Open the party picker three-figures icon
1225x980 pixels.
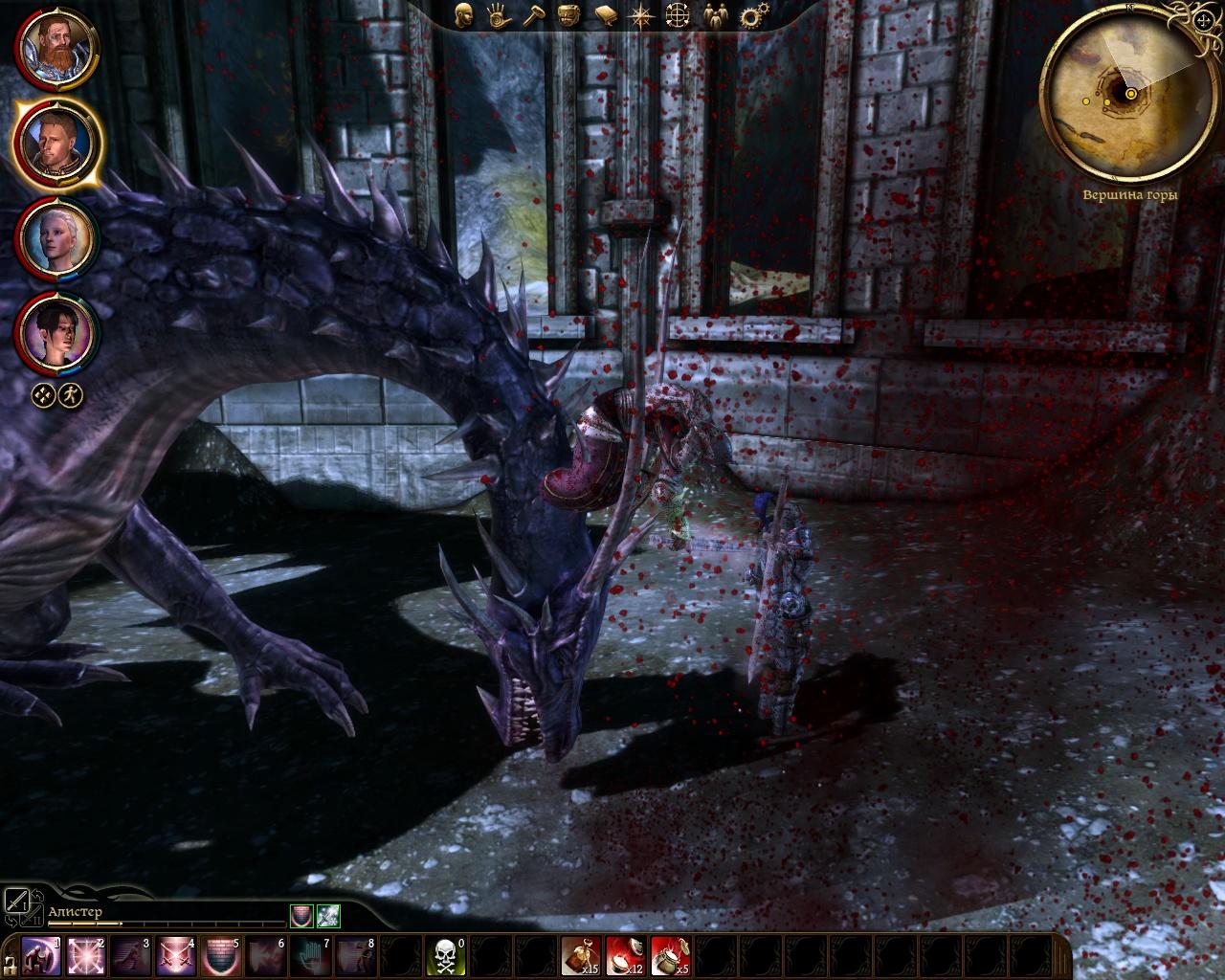pyautogui.click(x=714, y=14)
